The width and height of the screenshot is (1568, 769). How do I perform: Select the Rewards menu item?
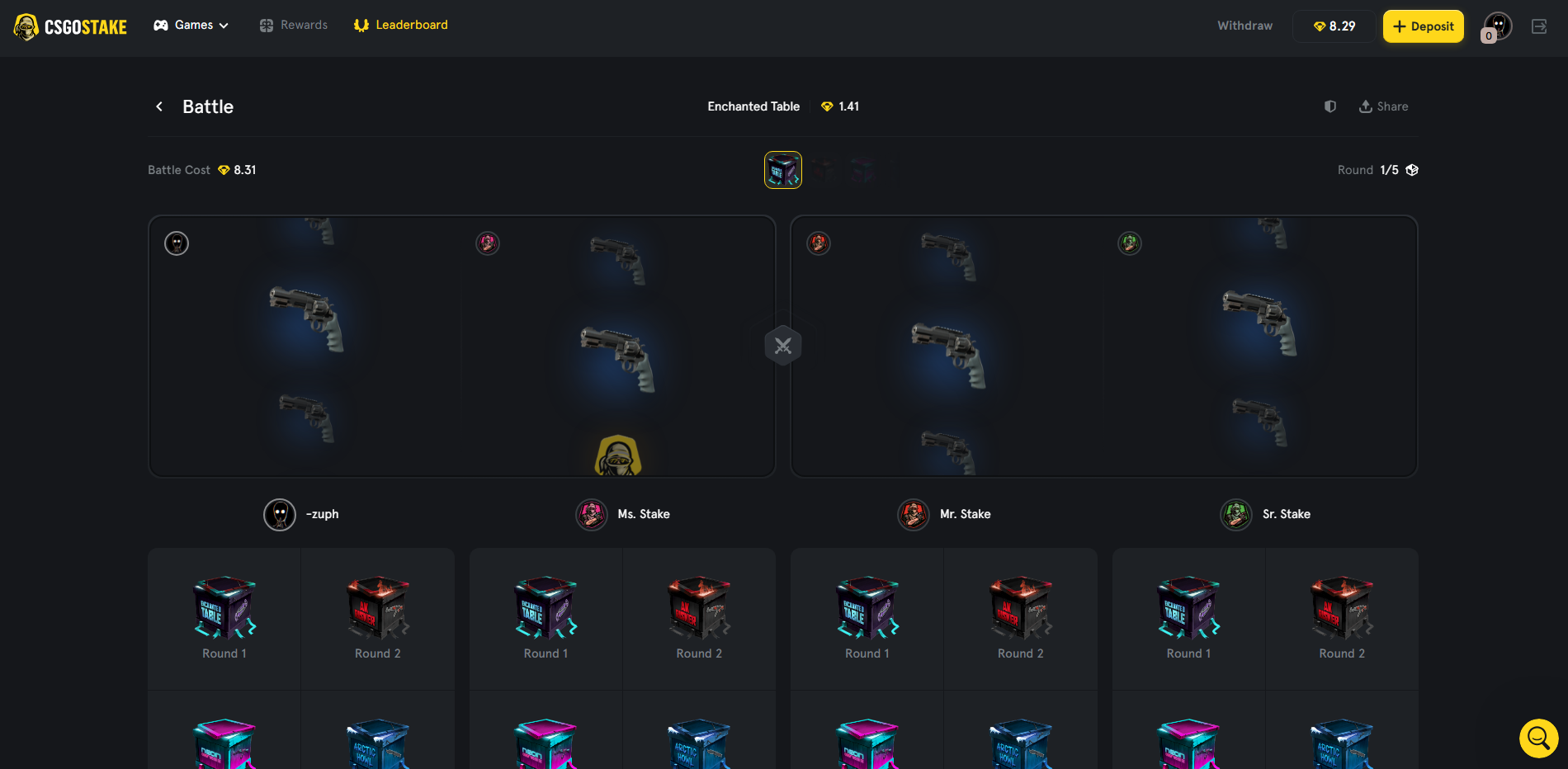click(305, 25)
